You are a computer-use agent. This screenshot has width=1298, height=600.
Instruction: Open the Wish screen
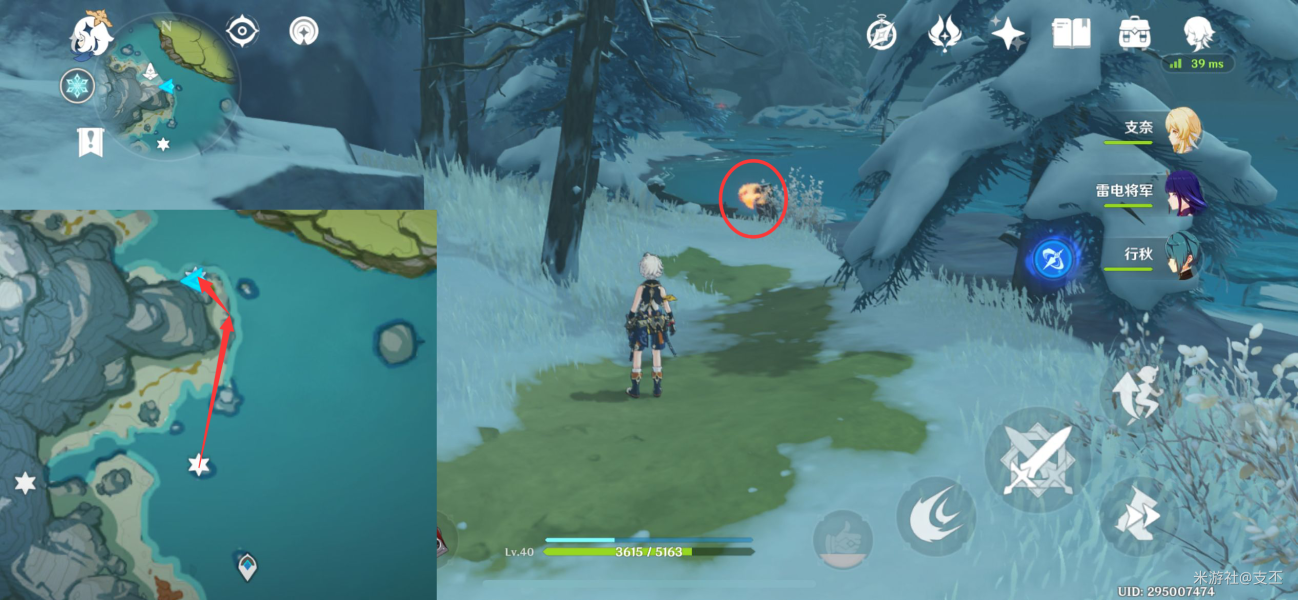click(944, 34)
